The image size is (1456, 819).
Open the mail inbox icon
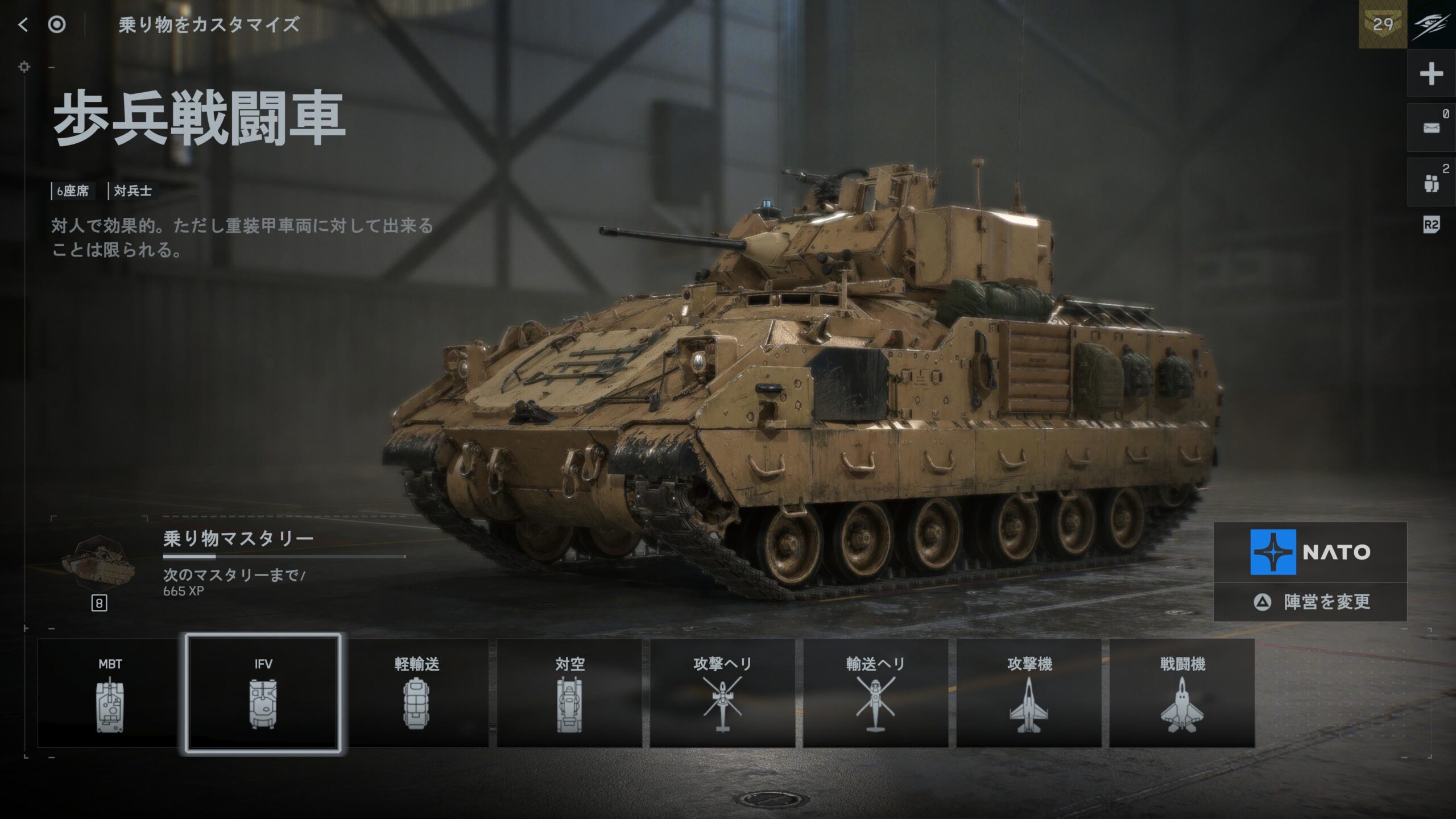coord(1431,128)
